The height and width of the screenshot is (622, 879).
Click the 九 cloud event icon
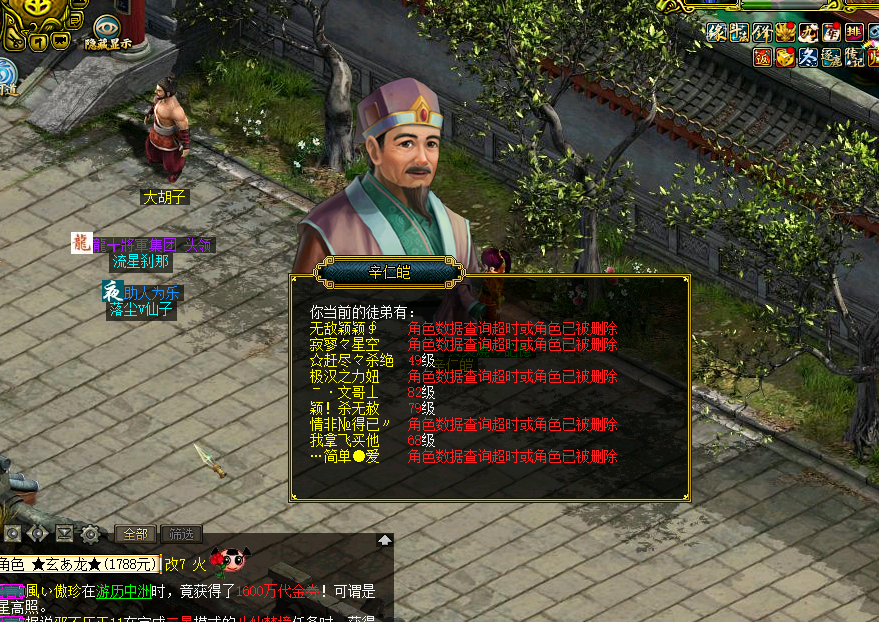808,33
